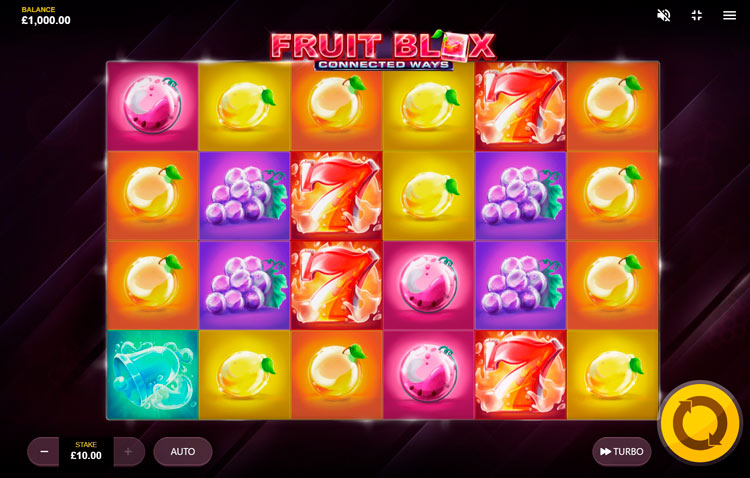Image resolution: width=750 pixels, height=478 pixels.
Task: Open the Auto spin options
Action: (x=183, y=452)
